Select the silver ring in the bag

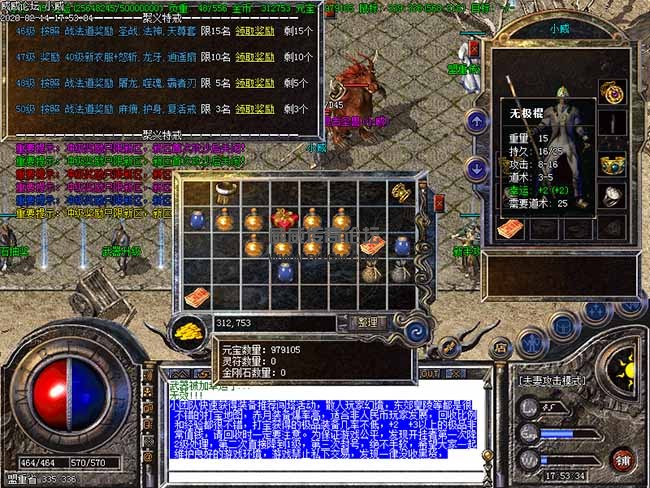point(228,191)
